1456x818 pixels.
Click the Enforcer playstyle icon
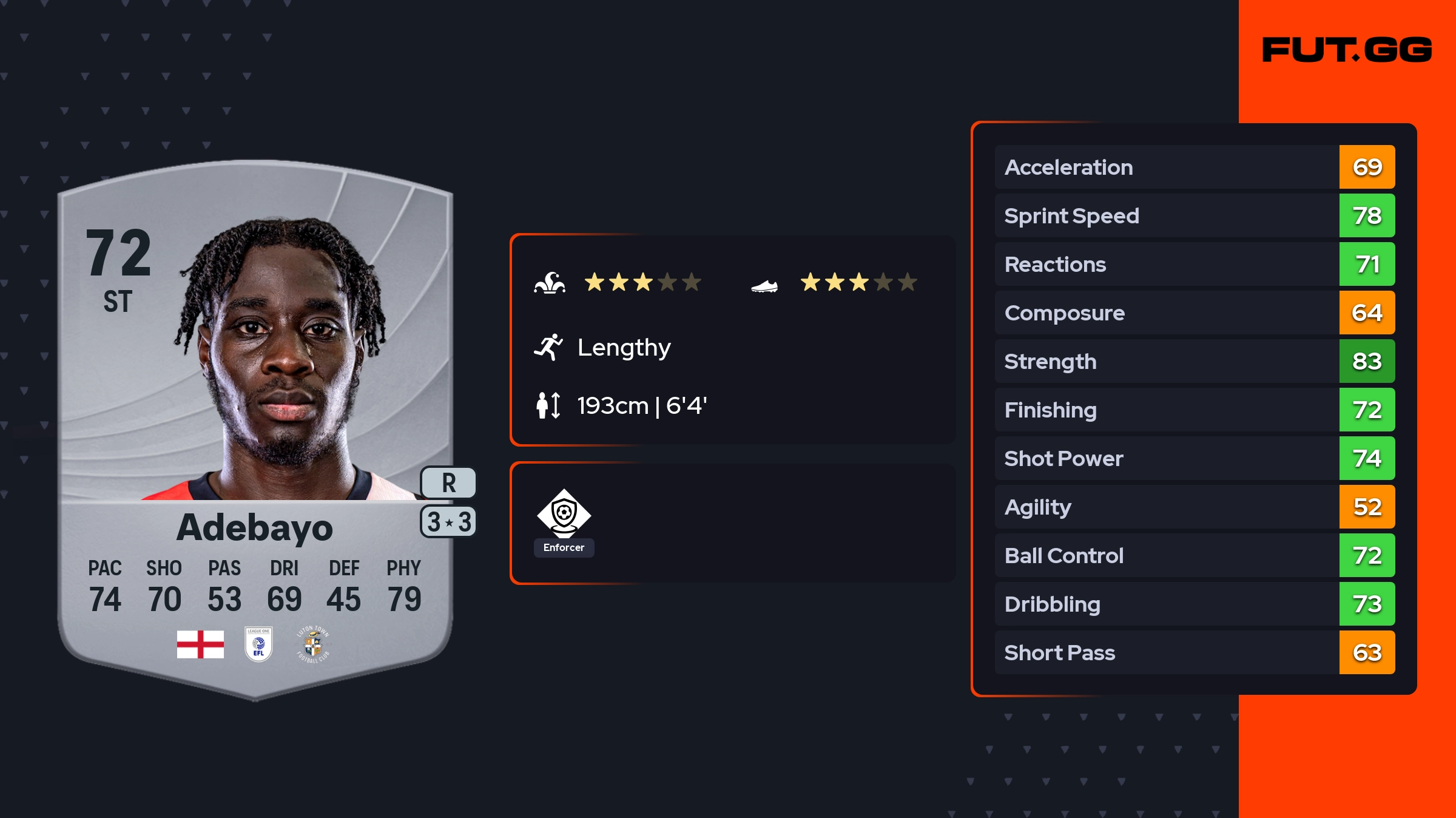(x=564, y=514)
